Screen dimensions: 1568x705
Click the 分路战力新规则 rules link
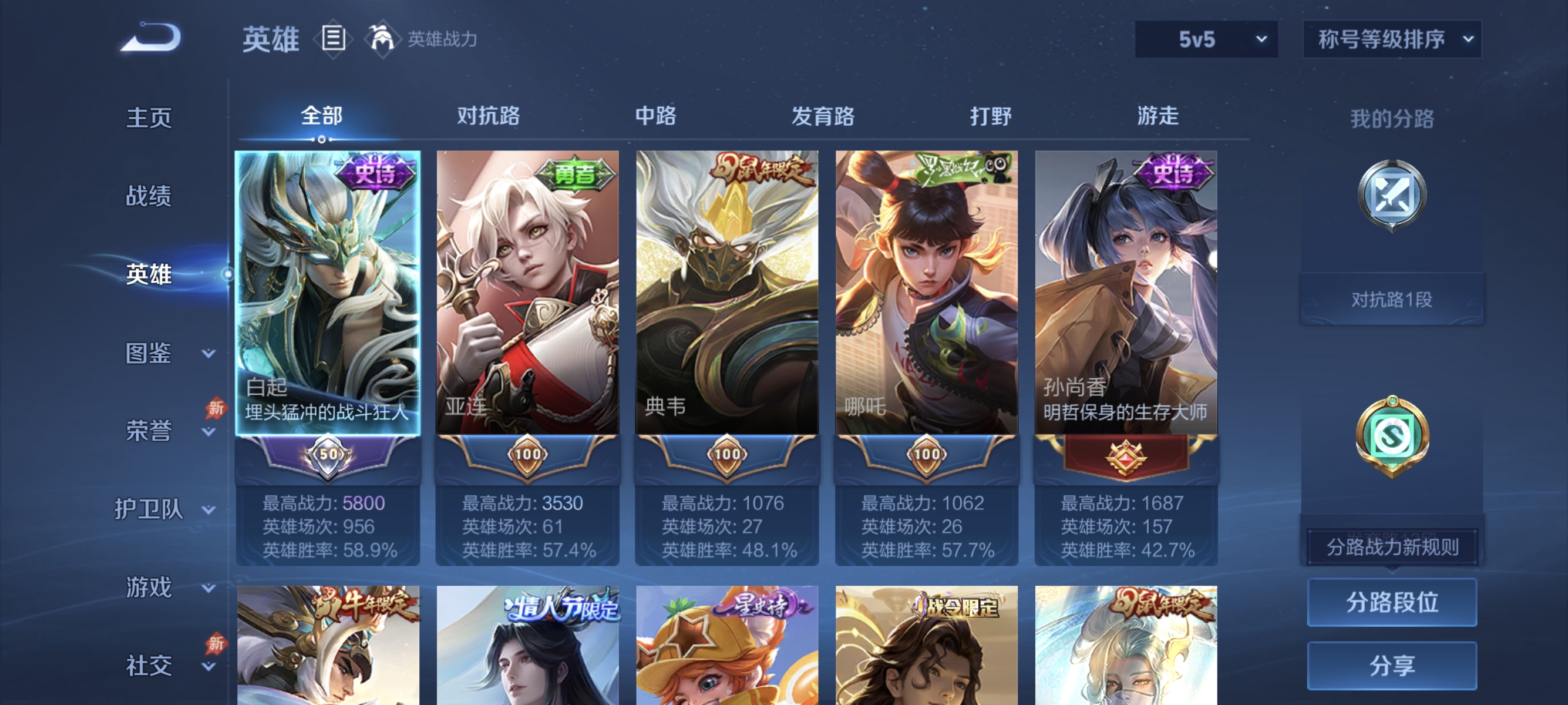pyautogui.click(x=1394, y=547)
